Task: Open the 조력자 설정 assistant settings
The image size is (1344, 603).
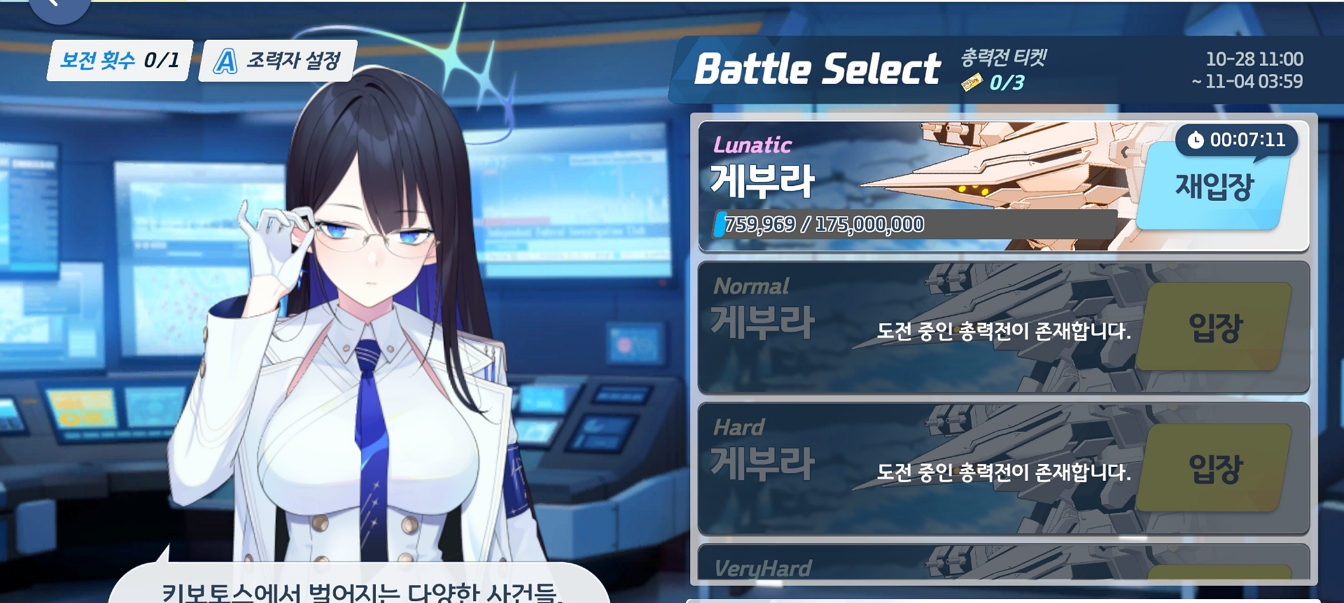Action: (278, 61)
